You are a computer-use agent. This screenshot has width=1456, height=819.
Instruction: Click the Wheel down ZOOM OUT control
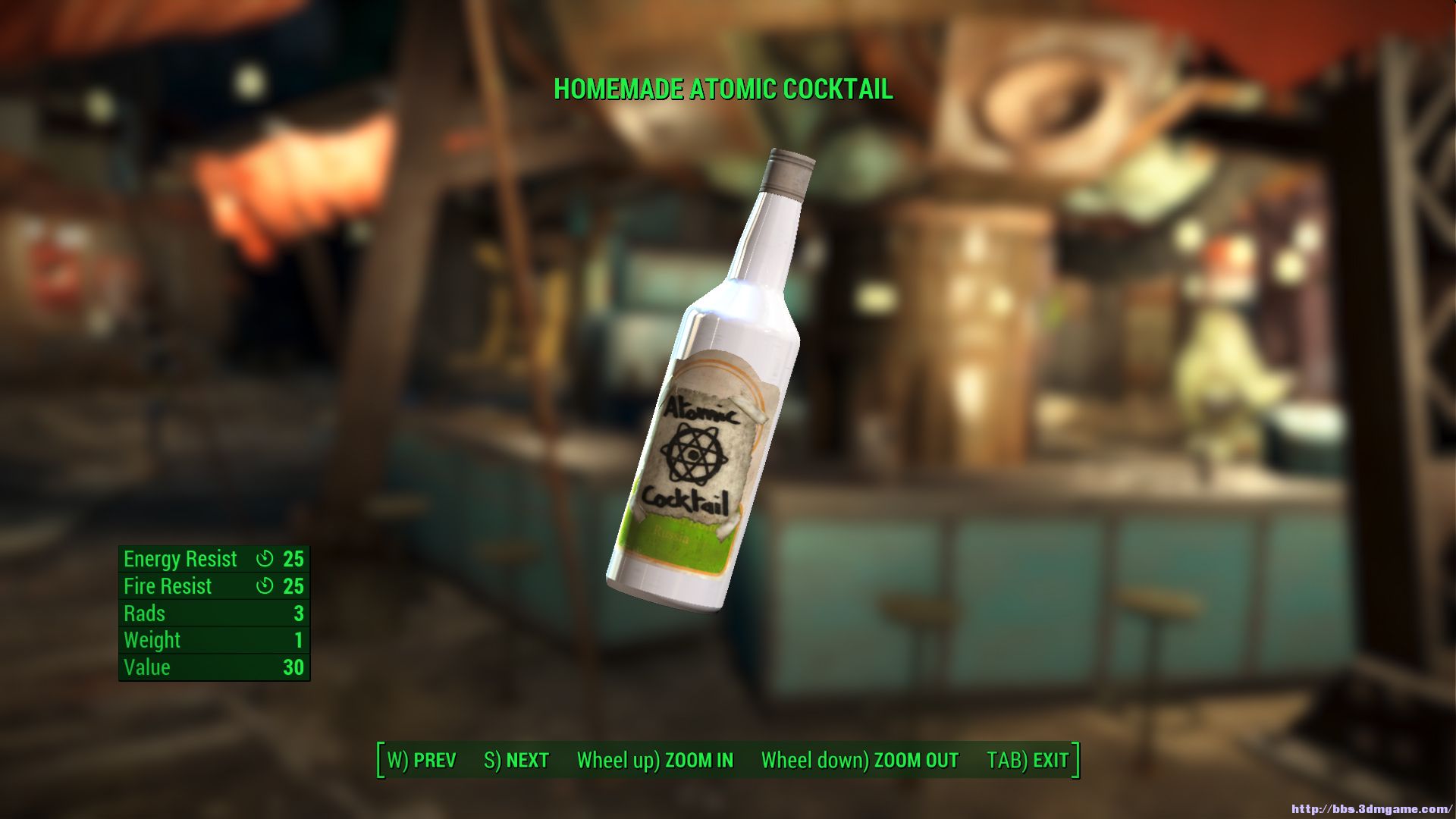(x=859, y=760)
